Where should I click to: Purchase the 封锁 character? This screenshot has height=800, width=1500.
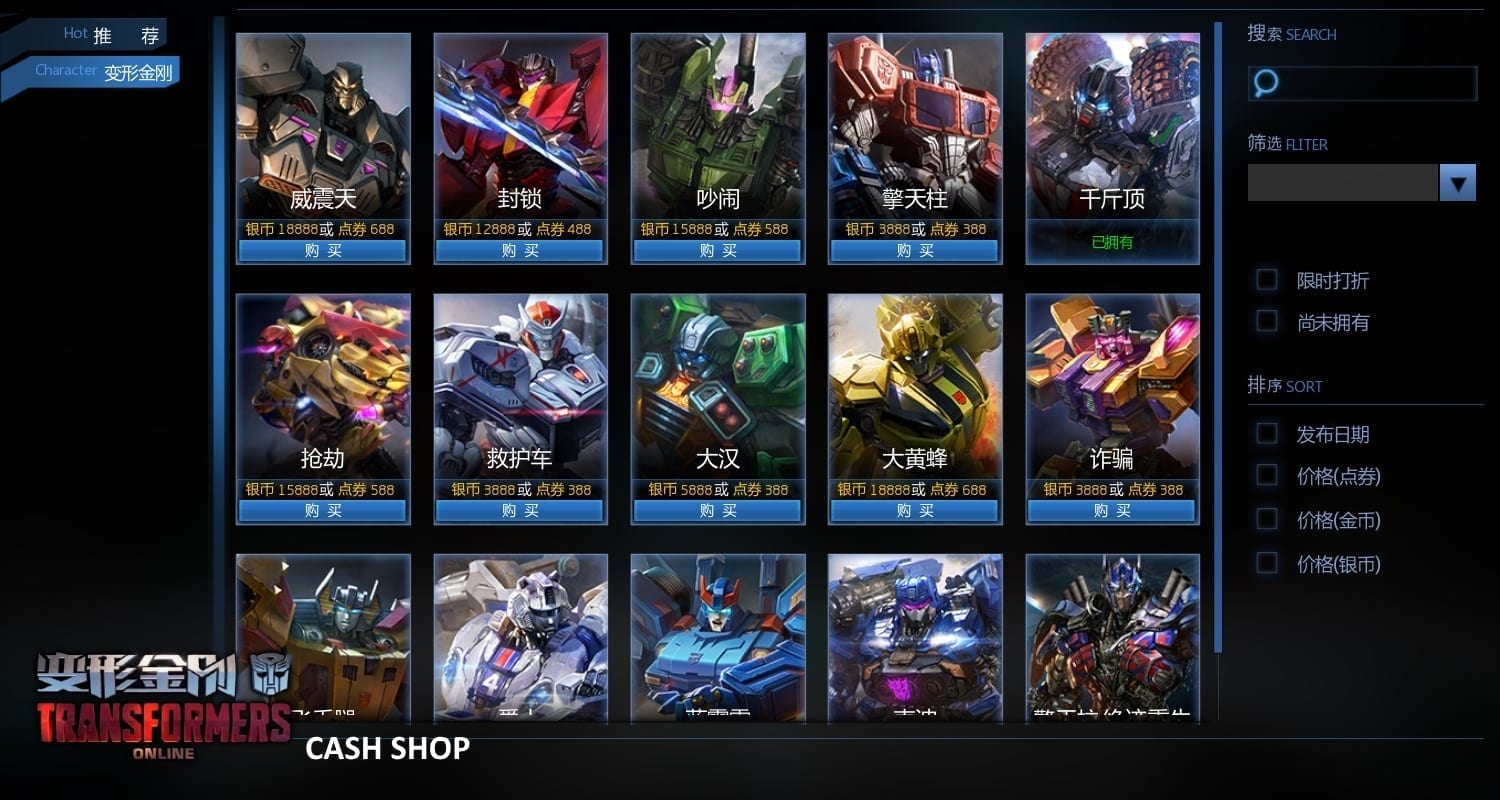[519, 251]
